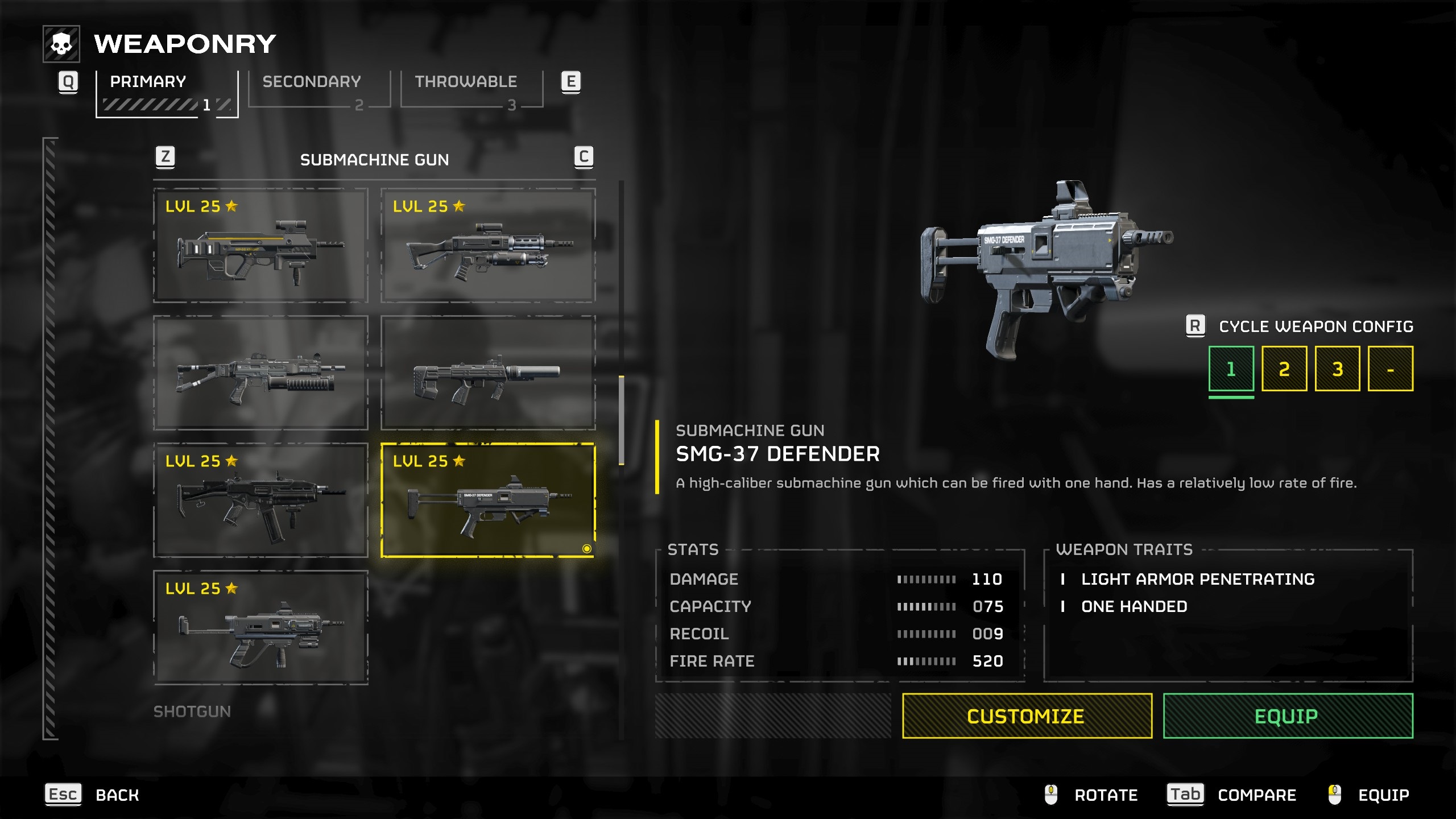Select the highlighted SMG-37 Defender tile
Screen dimensions: 1456x819
[488, 500]
